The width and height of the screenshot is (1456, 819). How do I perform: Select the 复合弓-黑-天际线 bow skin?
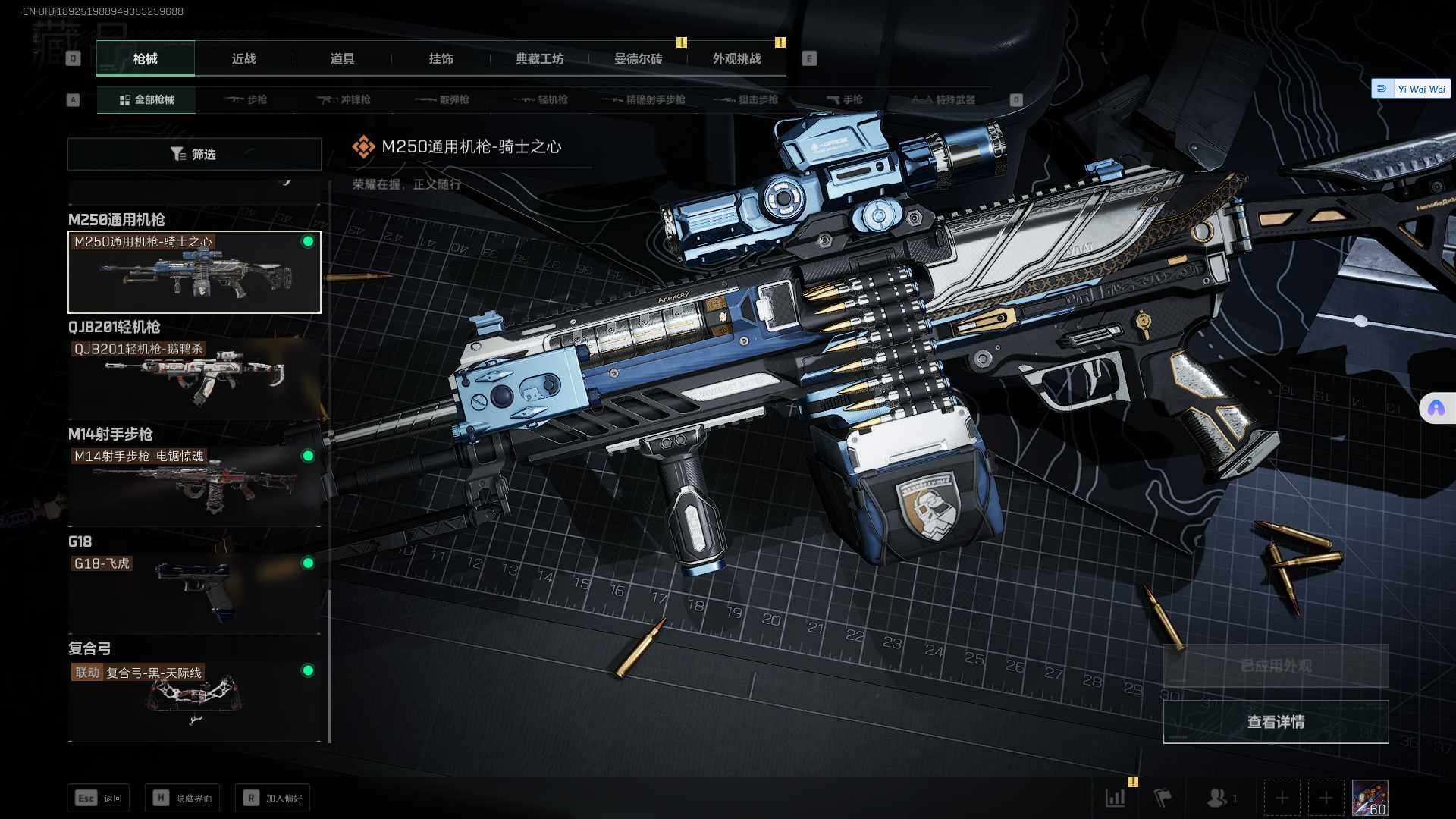[x=194, y=699]
